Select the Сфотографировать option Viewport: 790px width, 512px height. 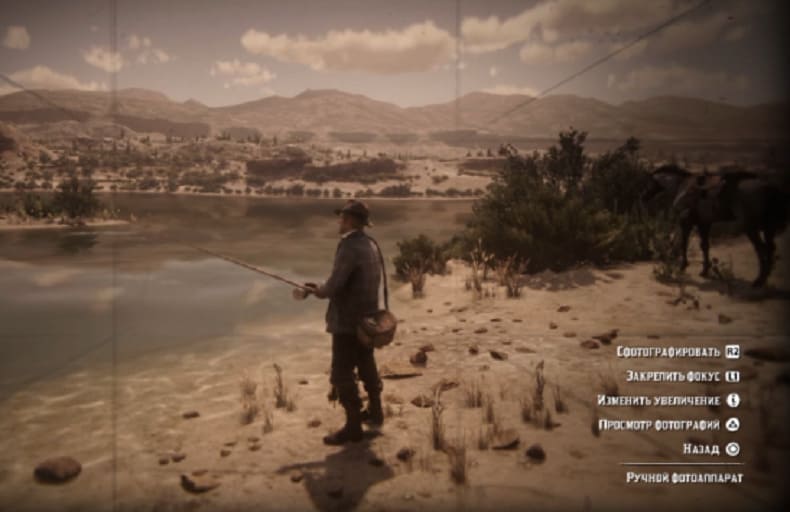coord(668,352)
